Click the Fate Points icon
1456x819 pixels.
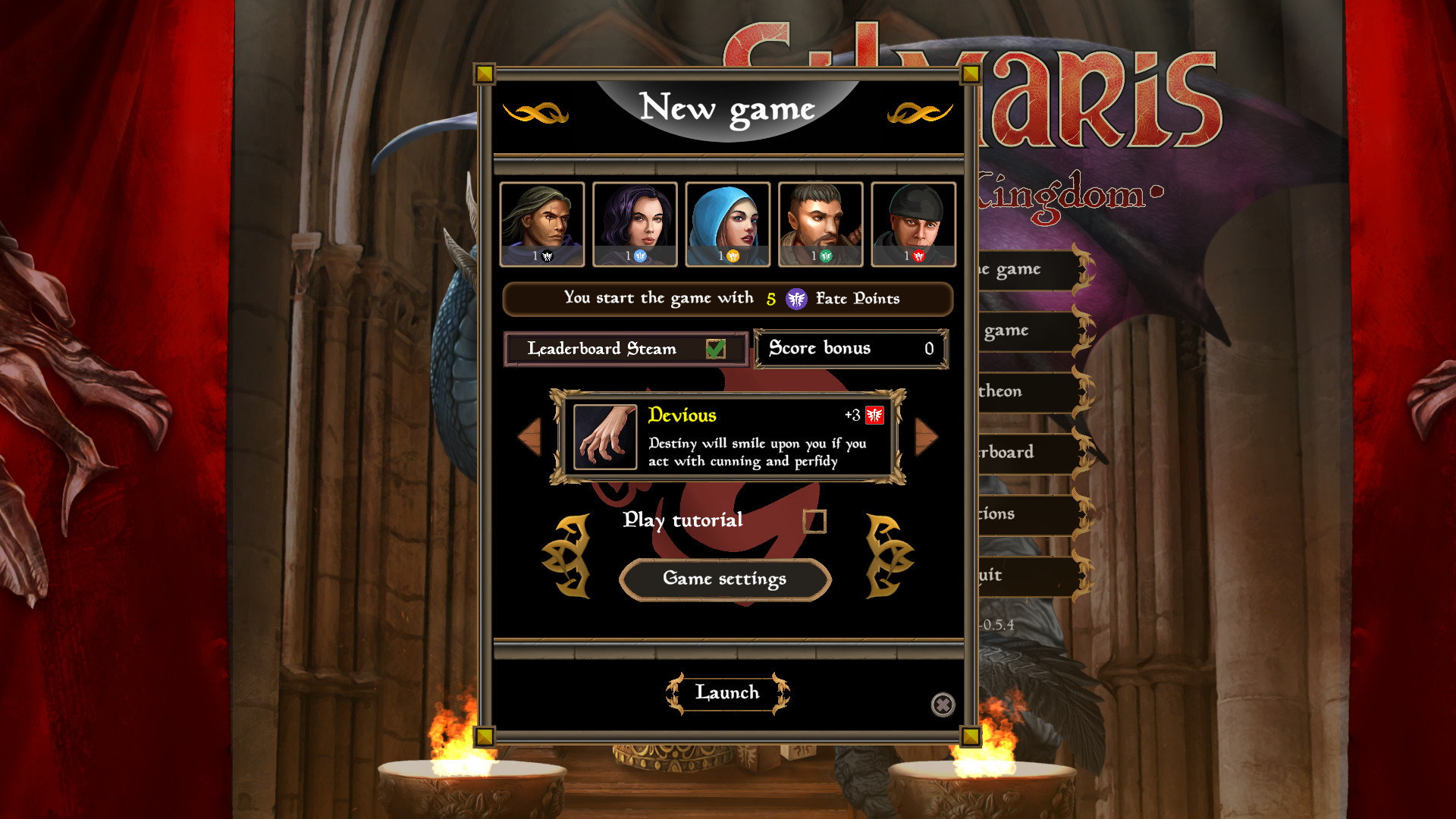click(x=795, y=299)
